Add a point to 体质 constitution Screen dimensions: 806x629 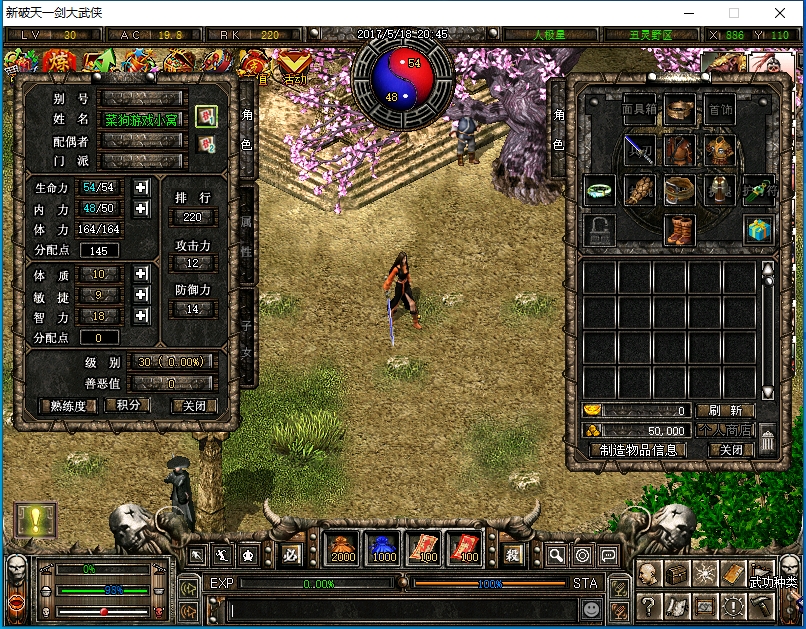point(141,274)
